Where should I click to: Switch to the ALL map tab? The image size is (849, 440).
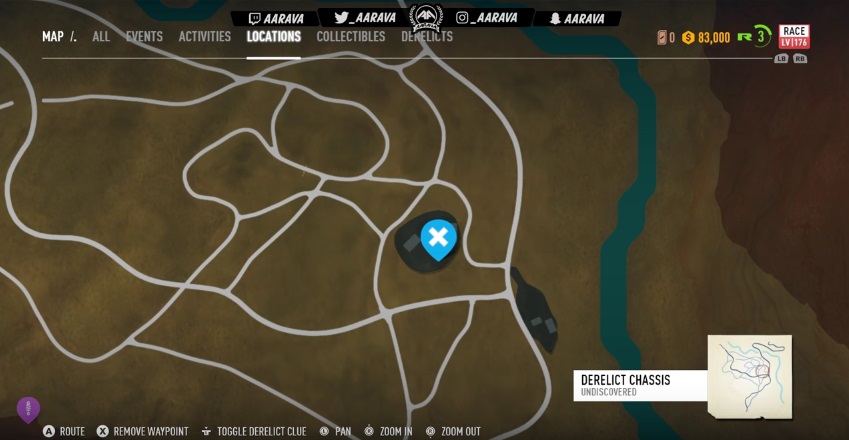coord(101,37)
